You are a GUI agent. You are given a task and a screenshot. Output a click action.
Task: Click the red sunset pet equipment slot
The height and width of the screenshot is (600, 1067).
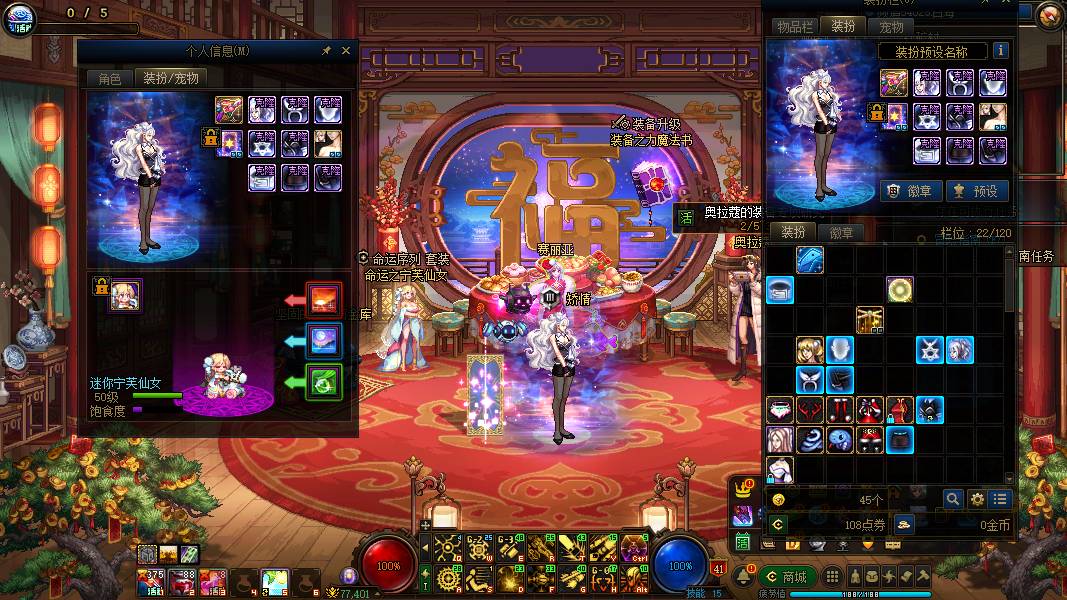(324, 299)
